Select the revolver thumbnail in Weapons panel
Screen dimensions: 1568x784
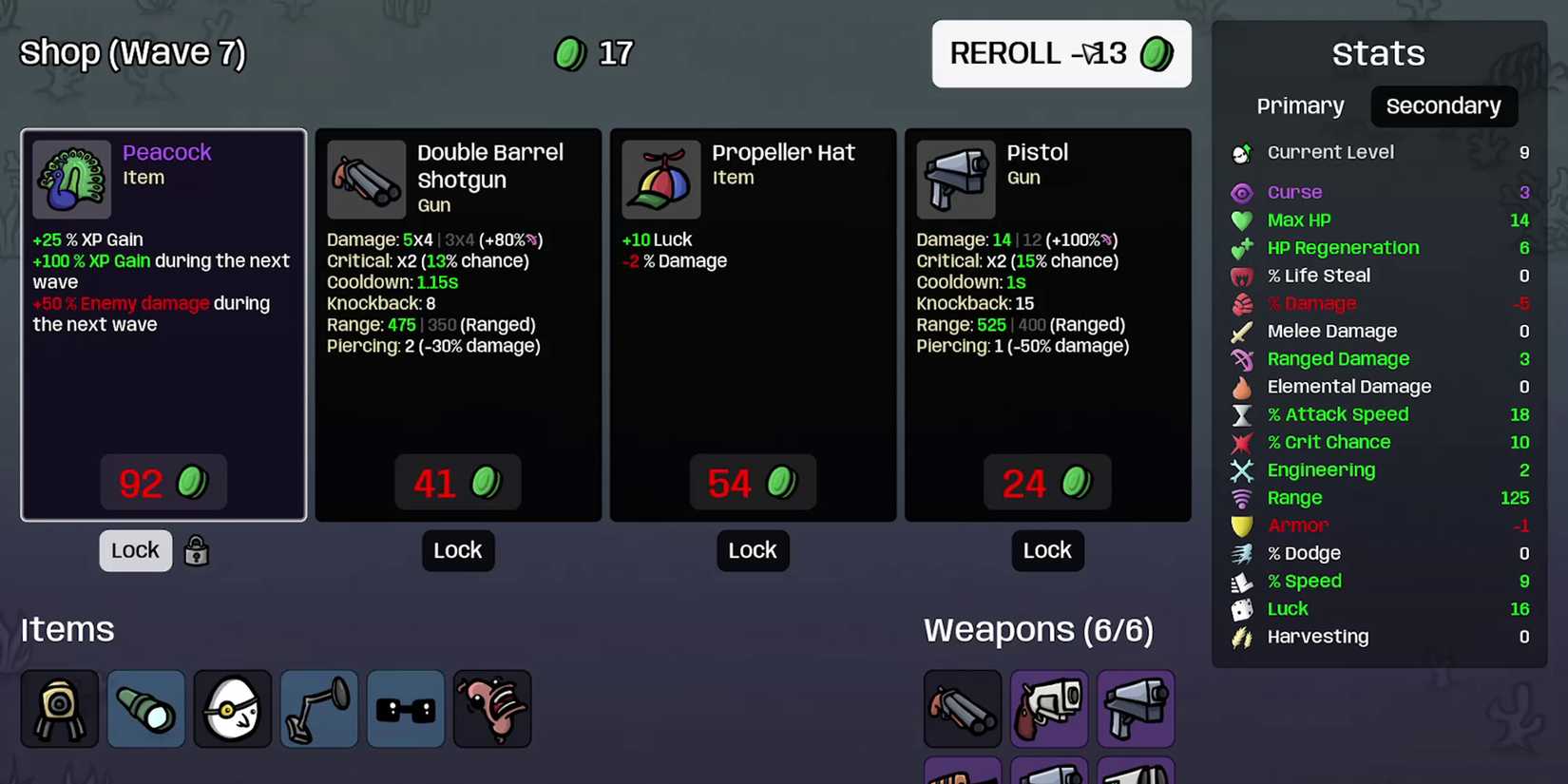(x=1048, y=708)
